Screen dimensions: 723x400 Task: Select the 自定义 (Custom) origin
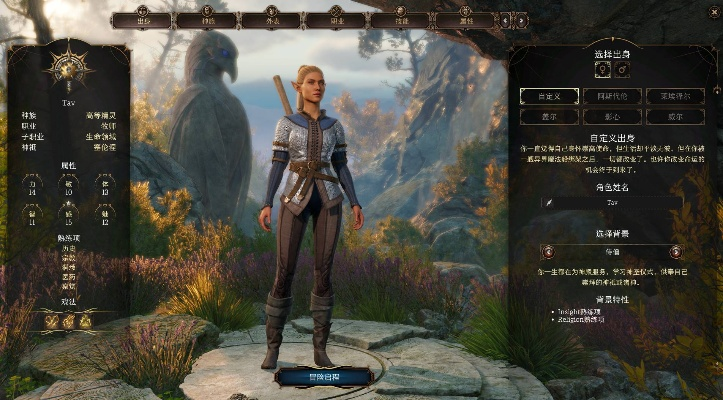(546, 96)
